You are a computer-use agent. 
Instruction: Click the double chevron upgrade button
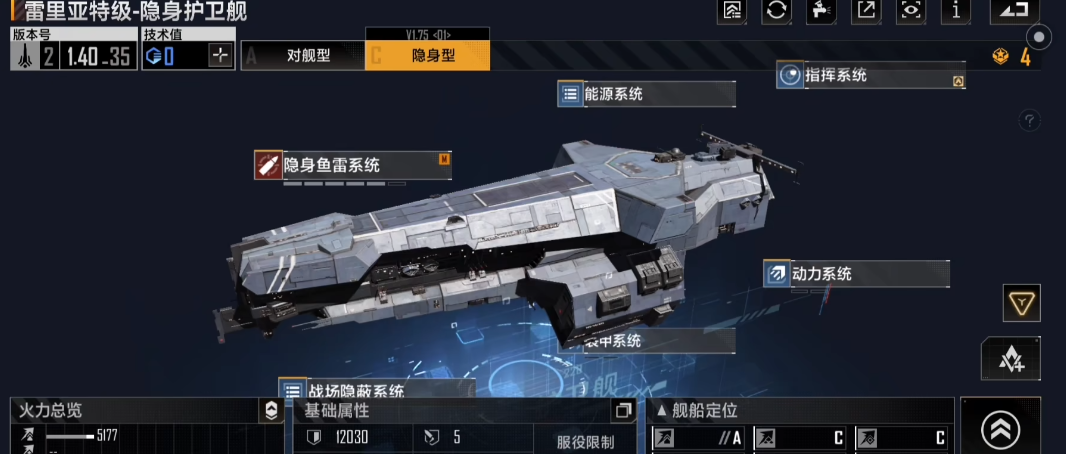pos(1000,429)
